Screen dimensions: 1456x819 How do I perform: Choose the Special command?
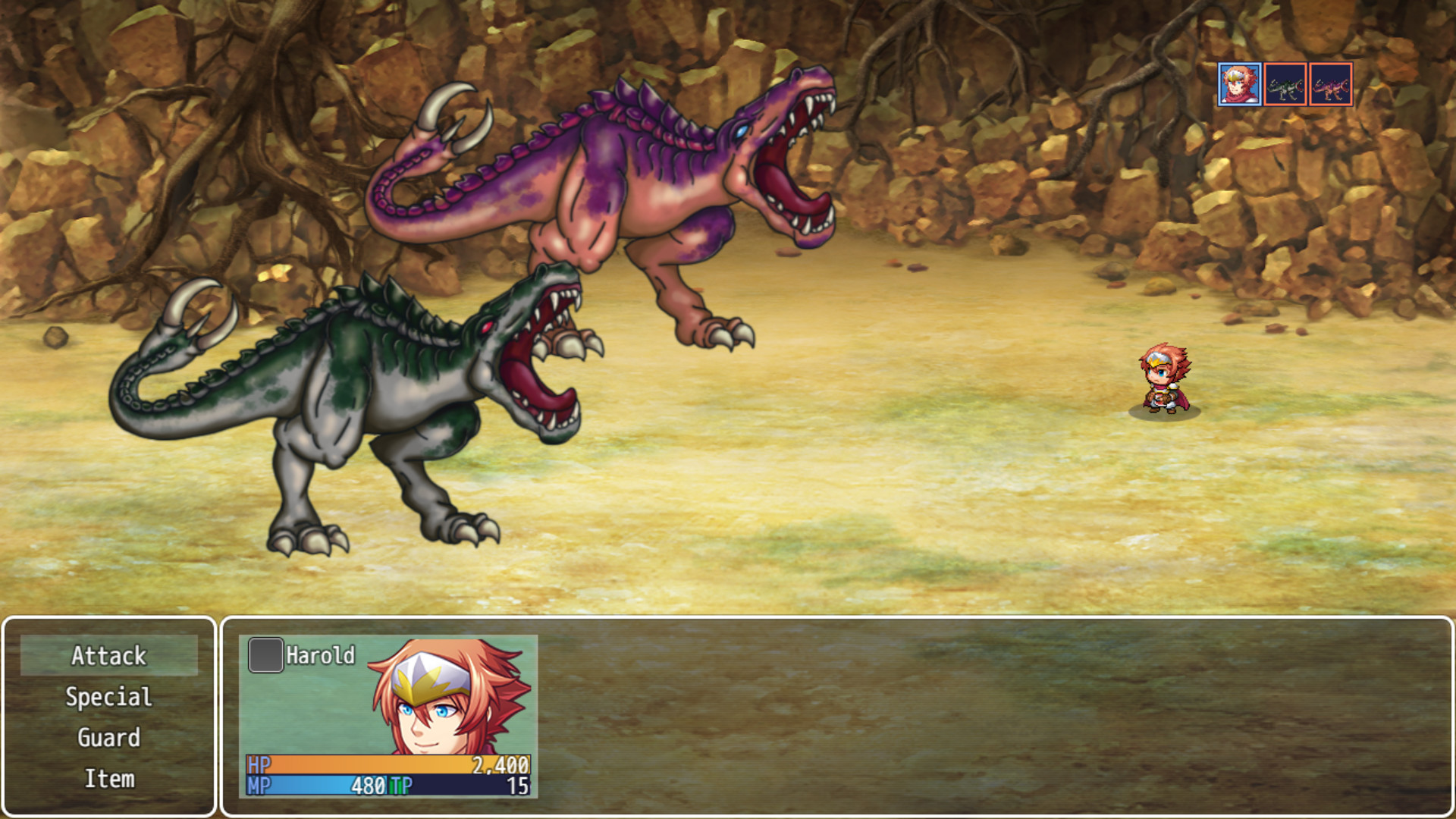pos(108,696)
